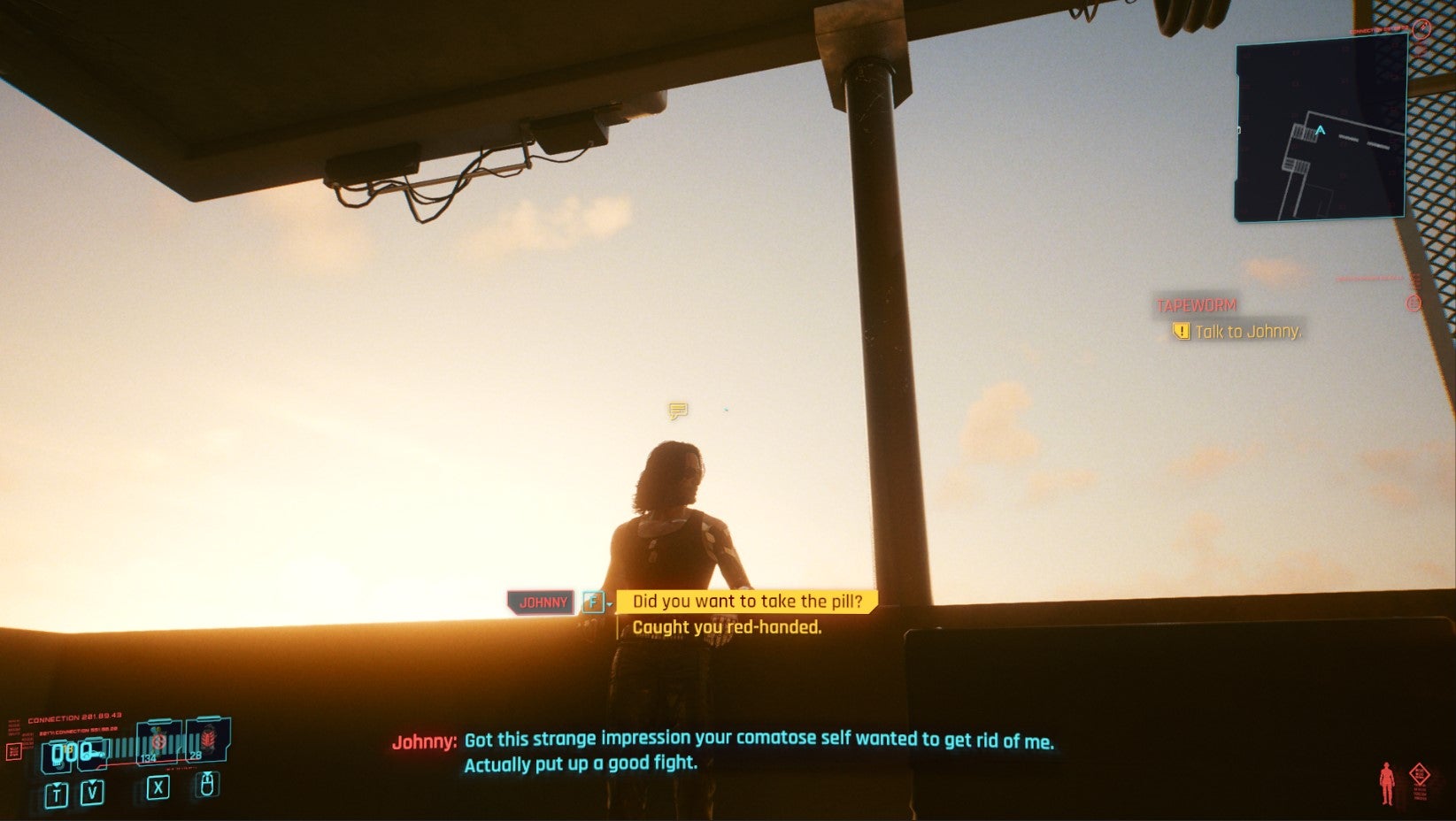Expand the TAPEWORM quest tracker
This screenshot has height=821, width=1456.
pyautogui.click(x=1195, y=304)
